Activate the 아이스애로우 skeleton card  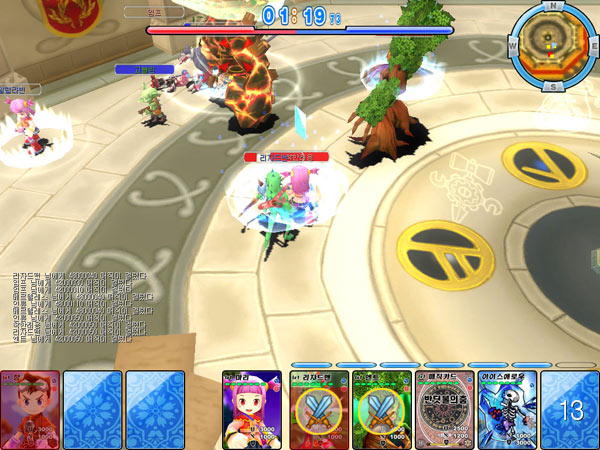505,409
